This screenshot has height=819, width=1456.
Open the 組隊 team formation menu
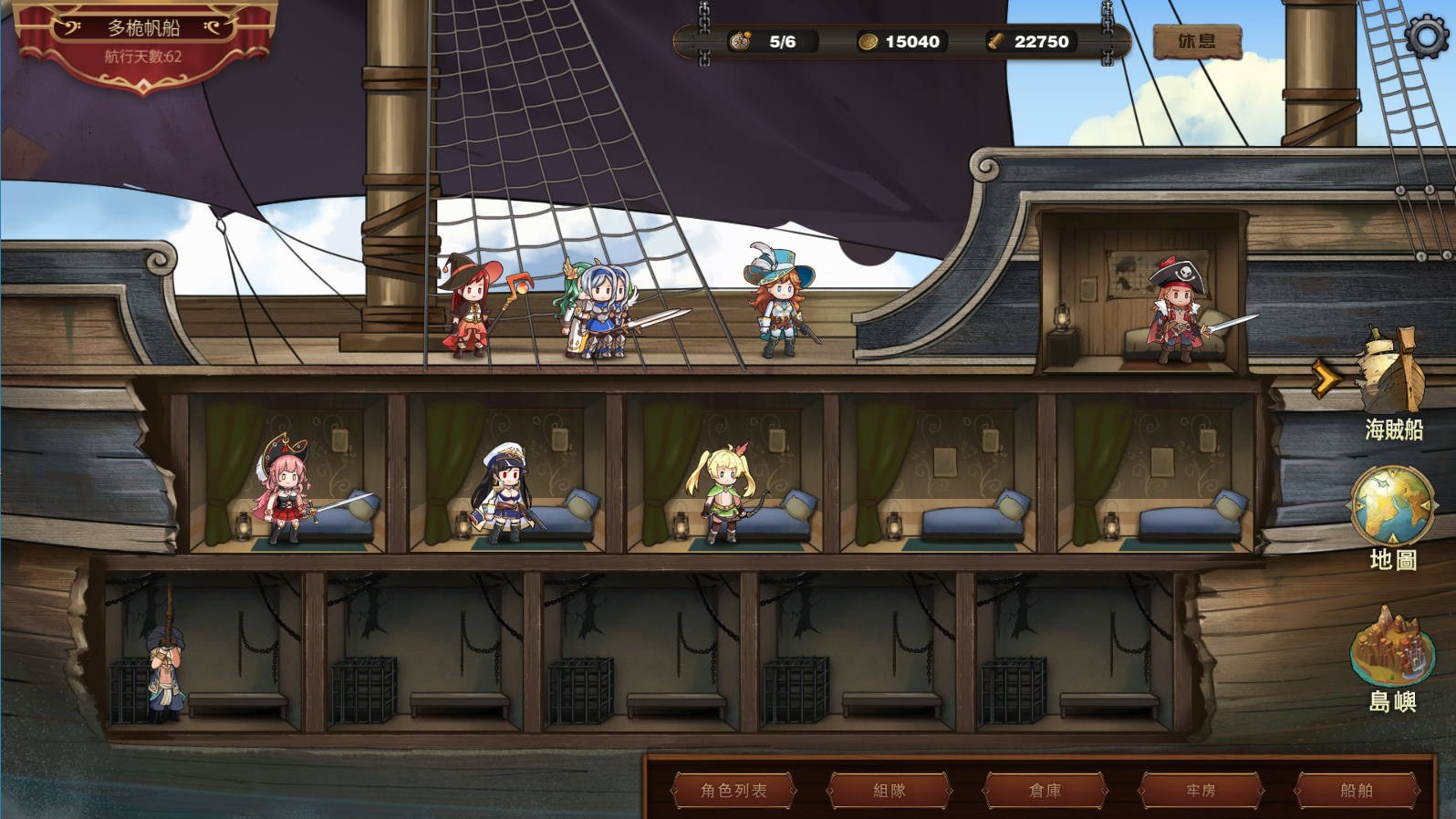click(x=889, y=790)
